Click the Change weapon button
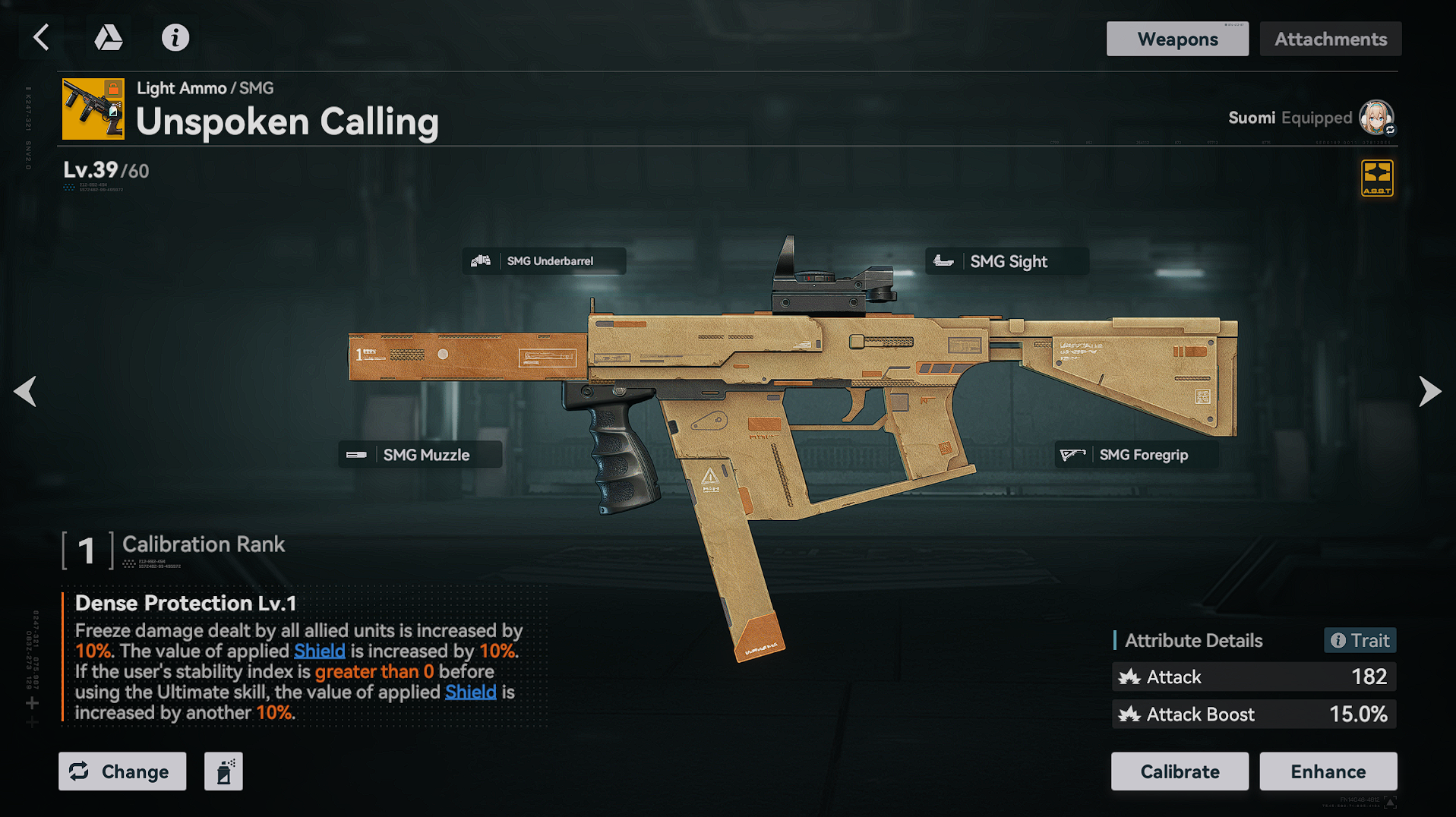 (x=122, y=771)
